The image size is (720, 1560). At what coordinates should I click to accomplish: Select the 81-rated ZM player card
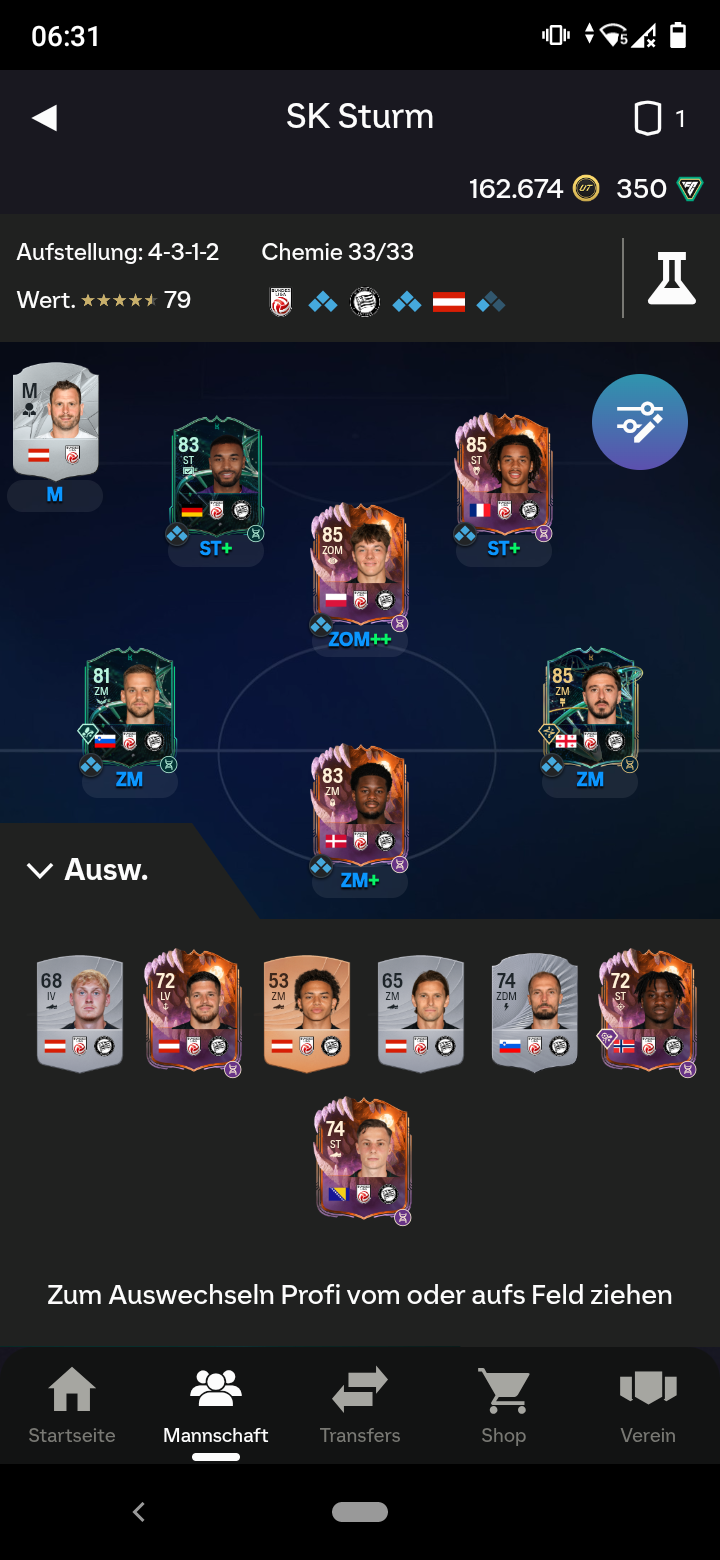130,707
